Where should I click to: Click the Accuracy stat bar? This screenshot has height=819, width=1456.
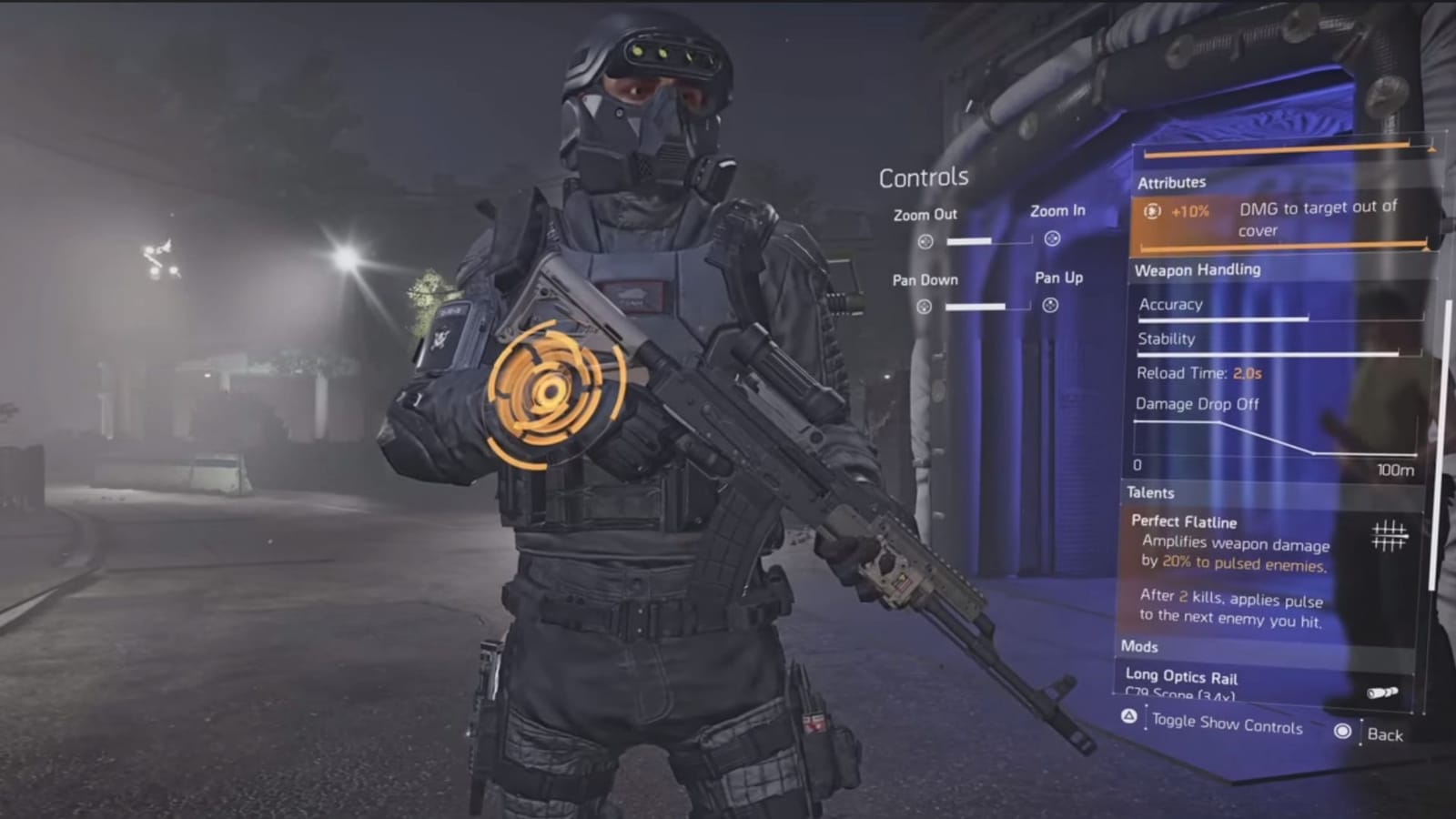click(x=1224, y=318)
